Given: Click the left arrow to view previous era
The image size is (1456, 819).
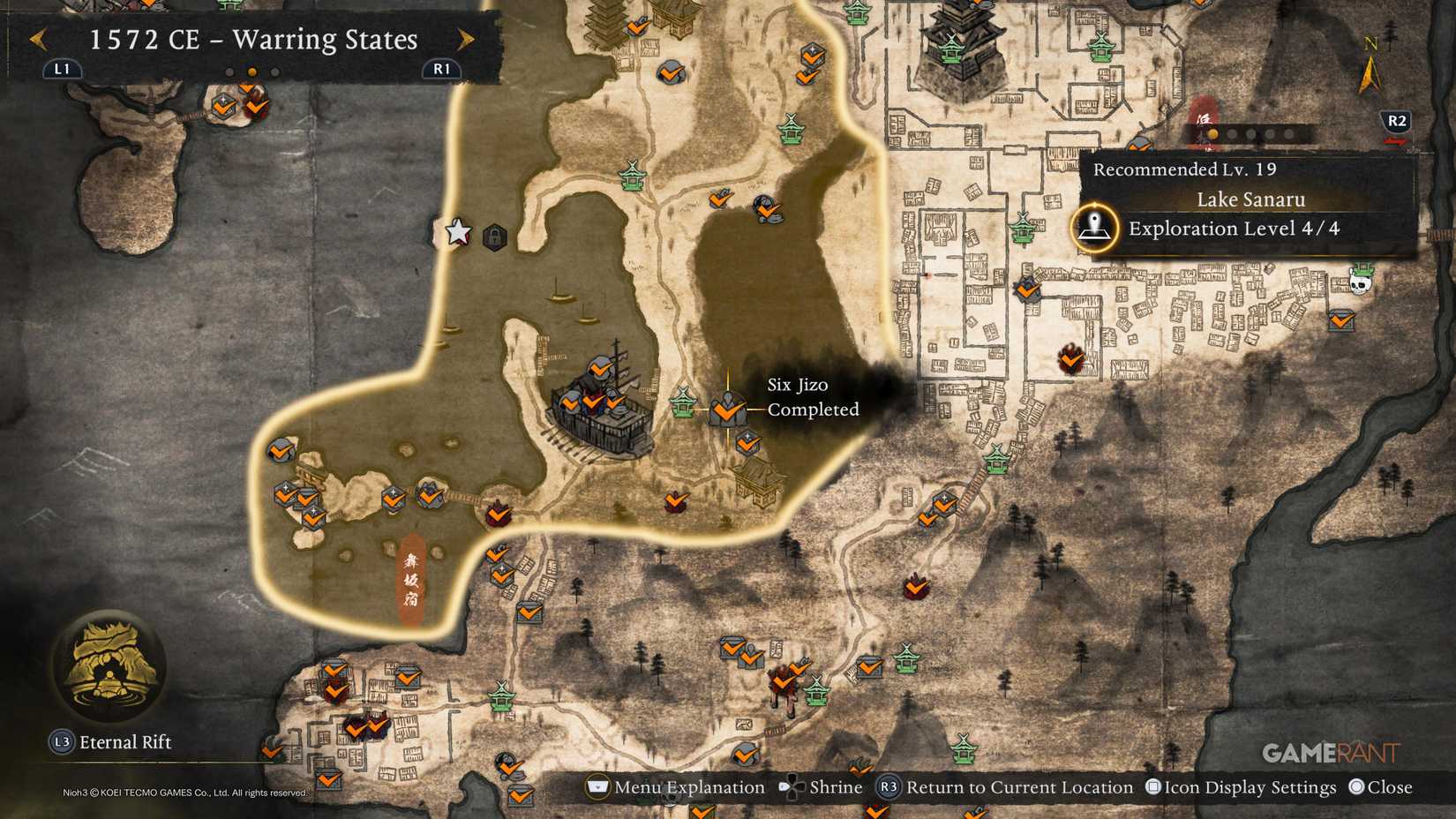Looking at the screenshot, I should click(x=38, y=40).
